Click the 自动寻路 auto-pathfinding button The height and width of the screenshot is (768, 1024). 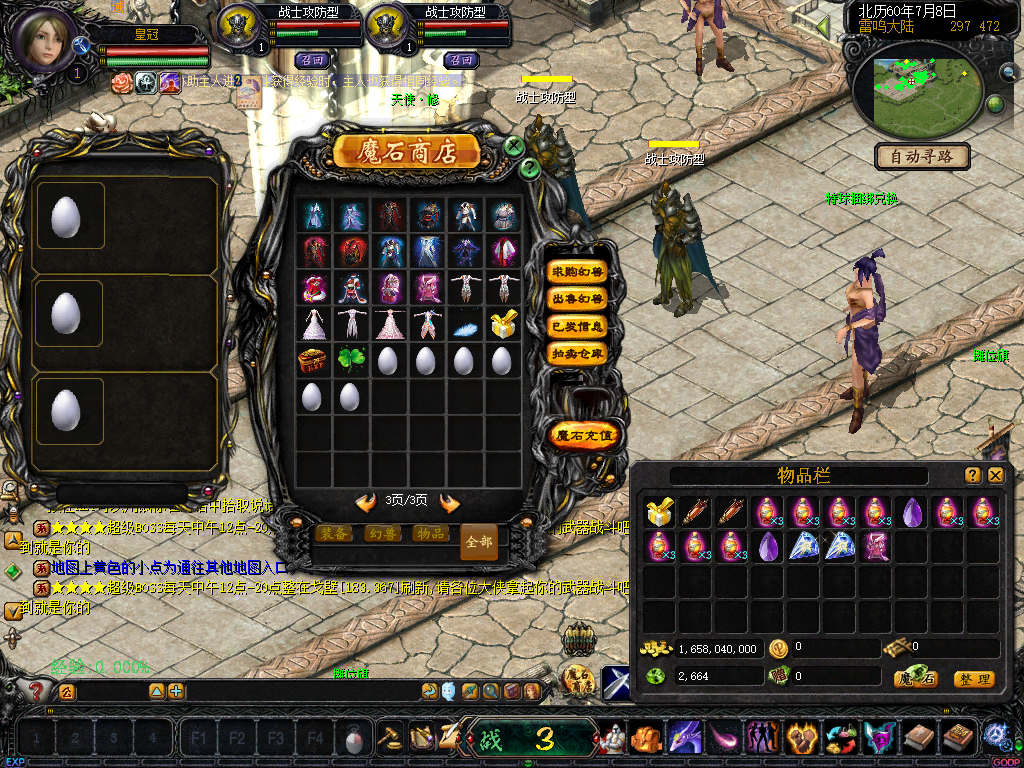pyautogui.click(x=922, y=157)
